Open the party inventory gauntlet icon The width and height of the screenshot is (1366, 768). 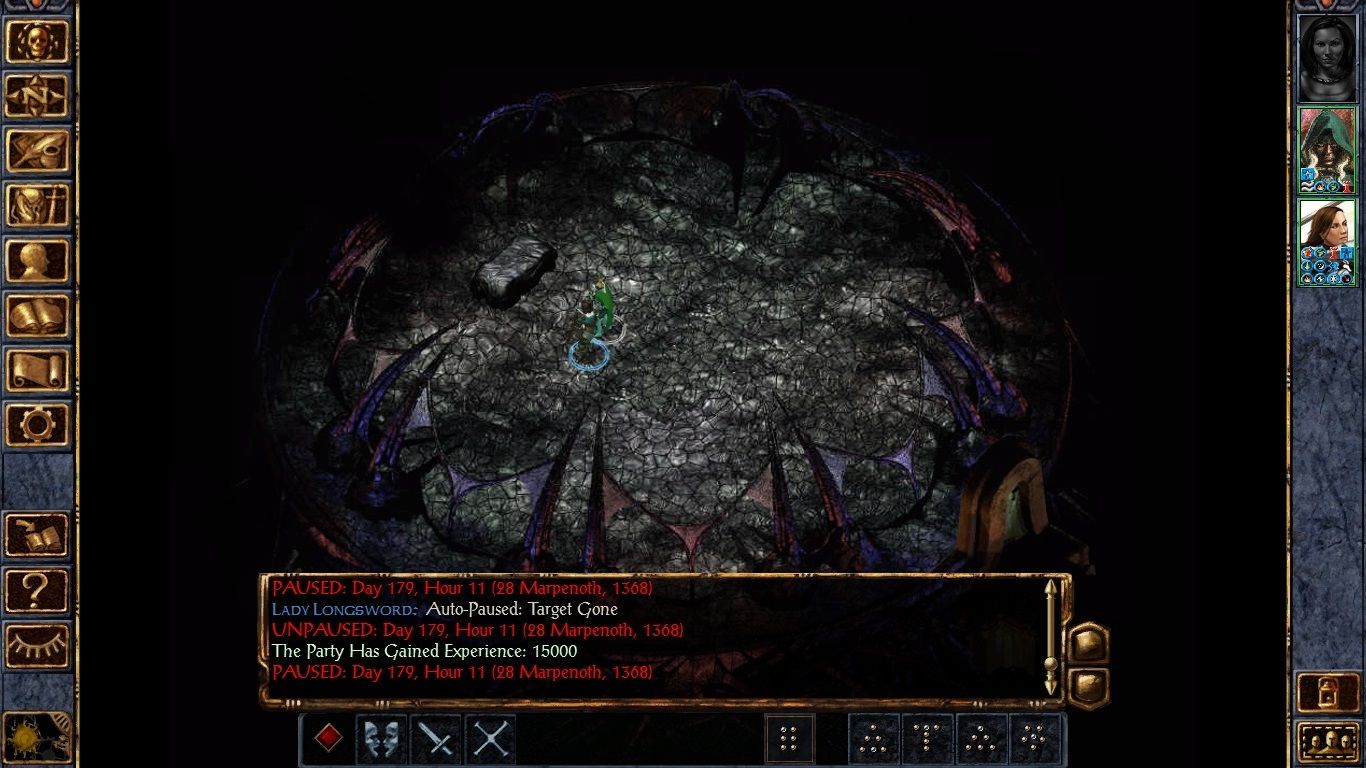(38, 203)
